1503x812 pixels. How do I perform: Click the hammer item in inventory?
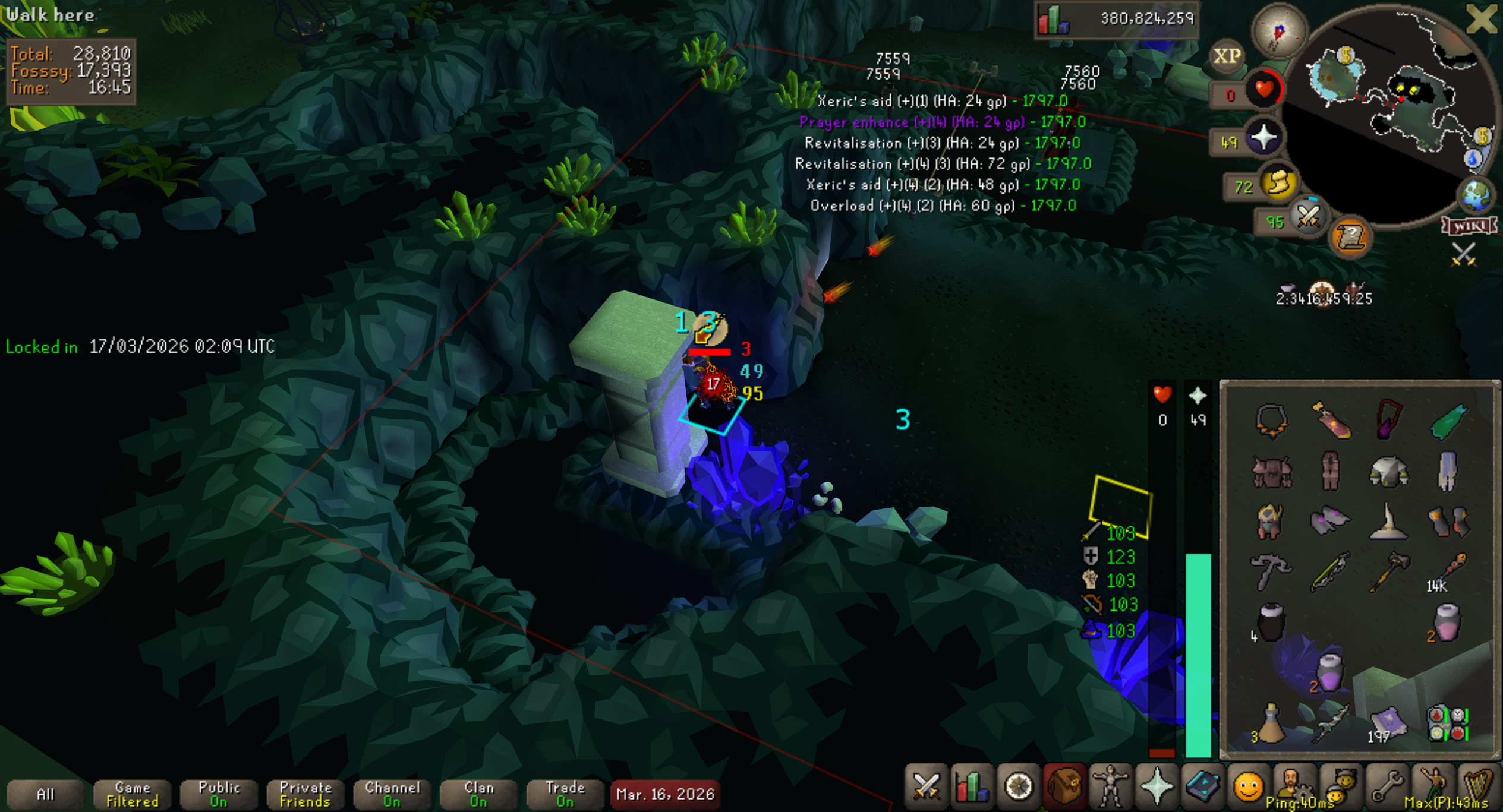[1388, 571]
